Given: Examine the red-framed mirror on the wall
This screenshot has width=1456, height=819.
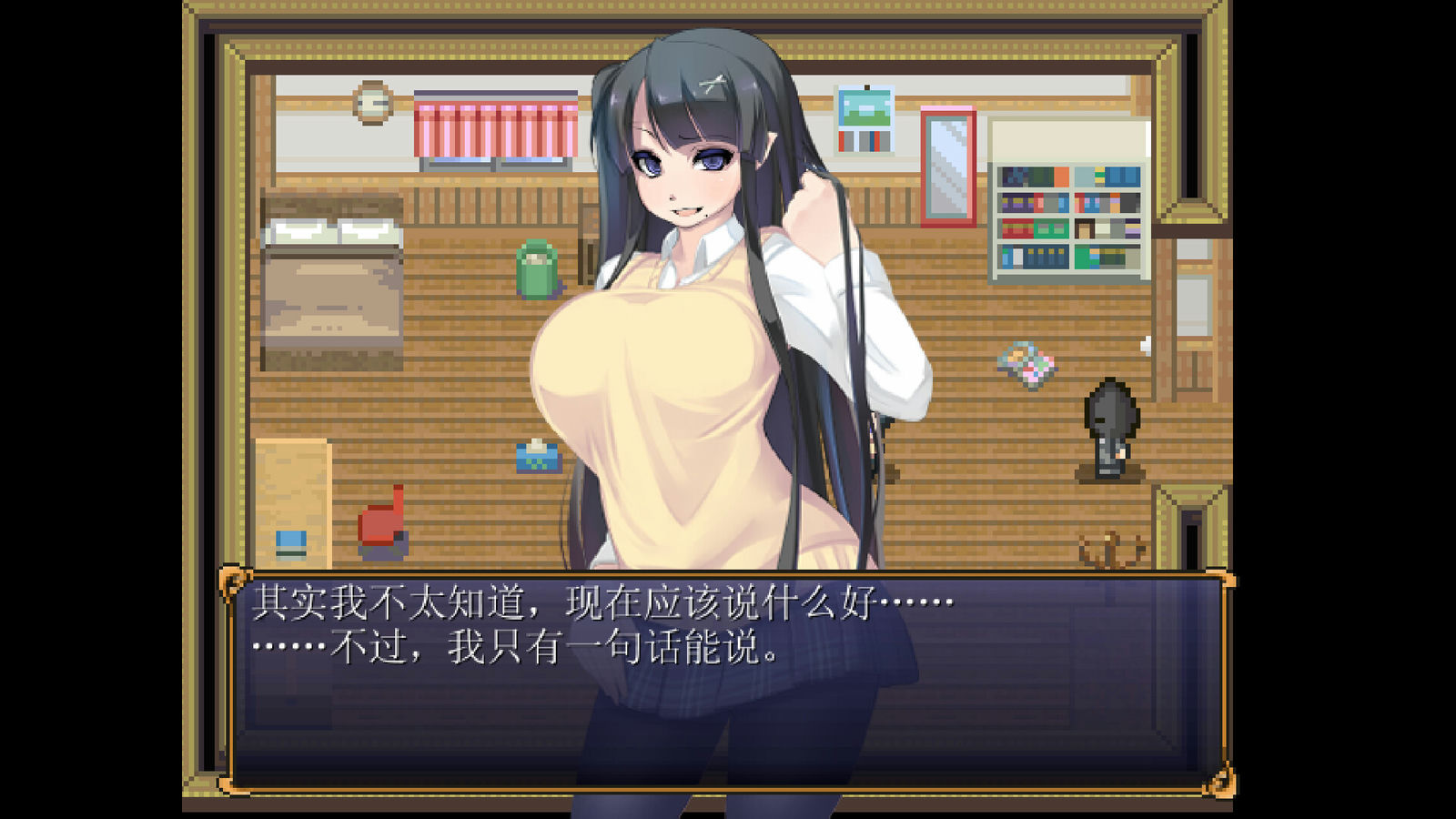Looking at the screenshot, I should [x=947, y=168].
